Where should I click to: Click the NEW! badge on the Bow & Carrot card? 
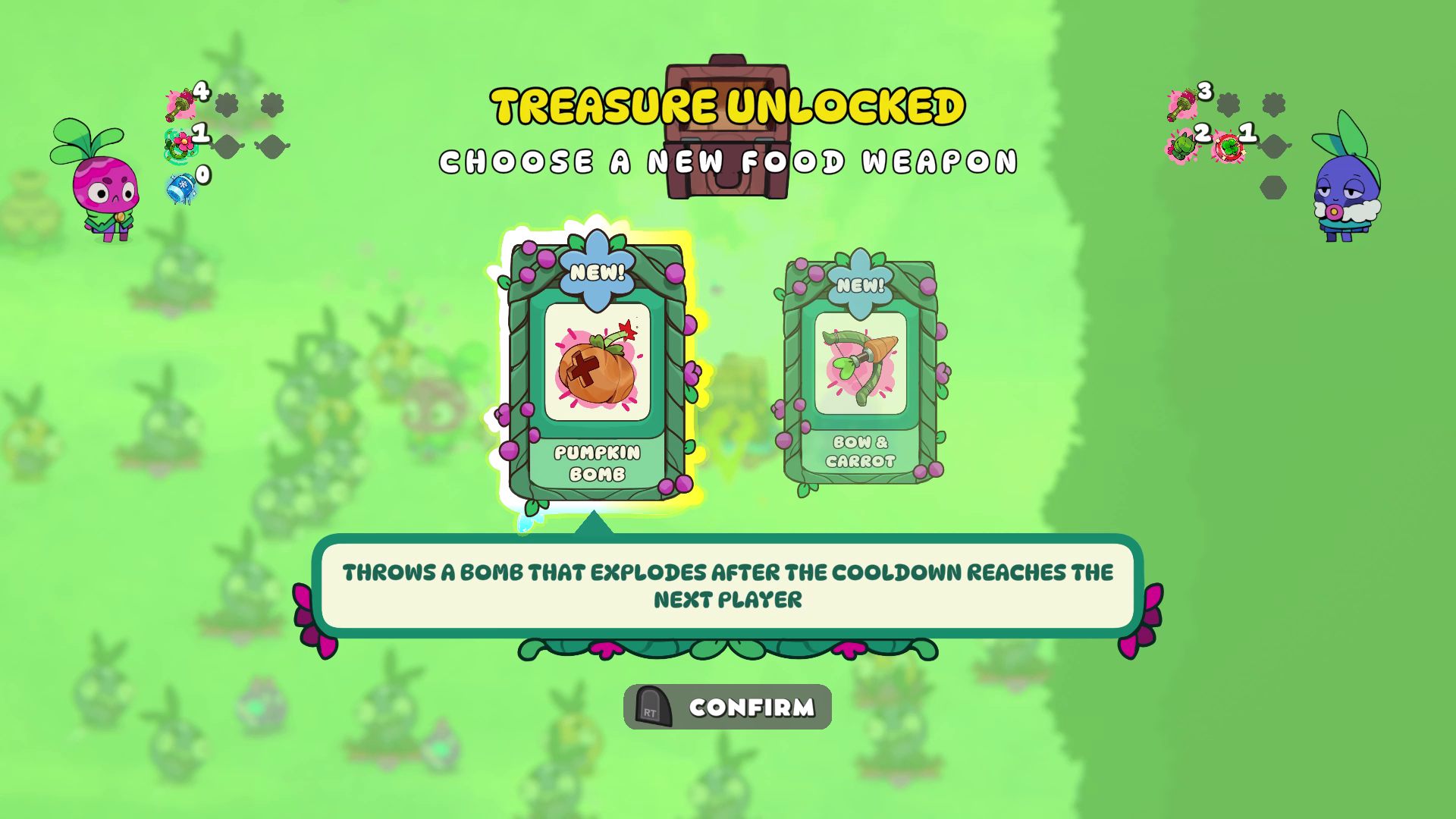click(x=861, y=287)
